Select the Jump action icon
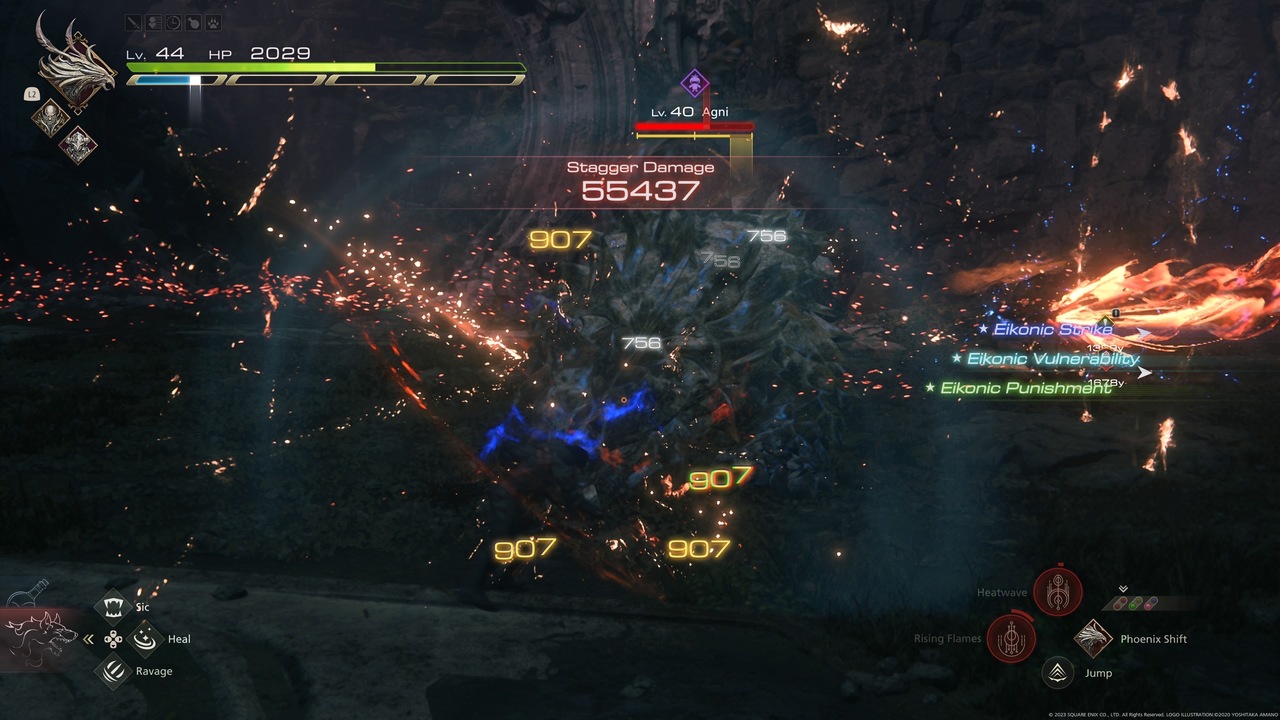The width and height of the screenshot is (1280, 720). point(1057,673)
